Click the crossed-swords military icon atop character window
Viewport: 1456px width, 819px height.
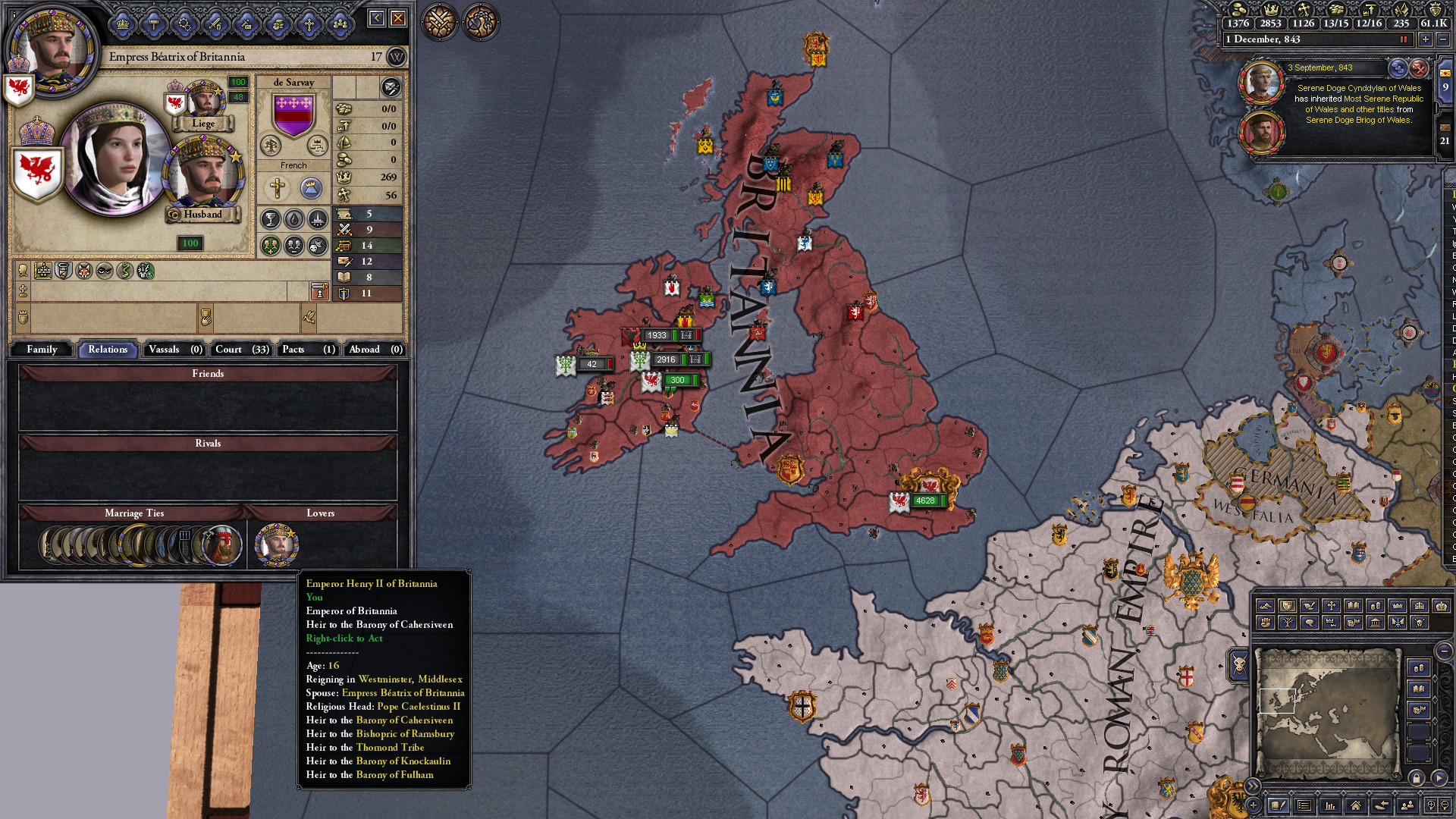(215, 24)
